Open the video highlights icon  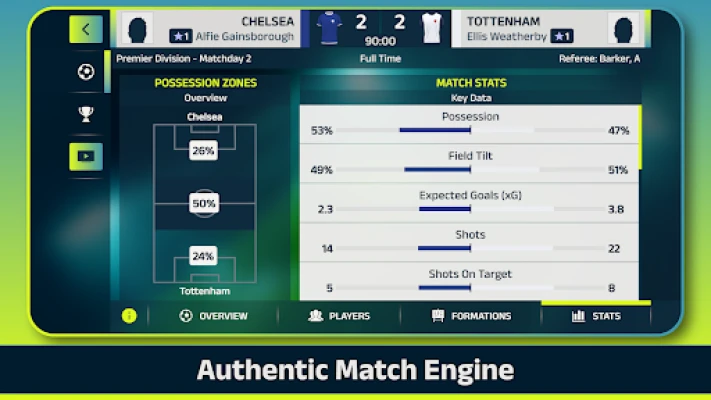click(85, 157)
